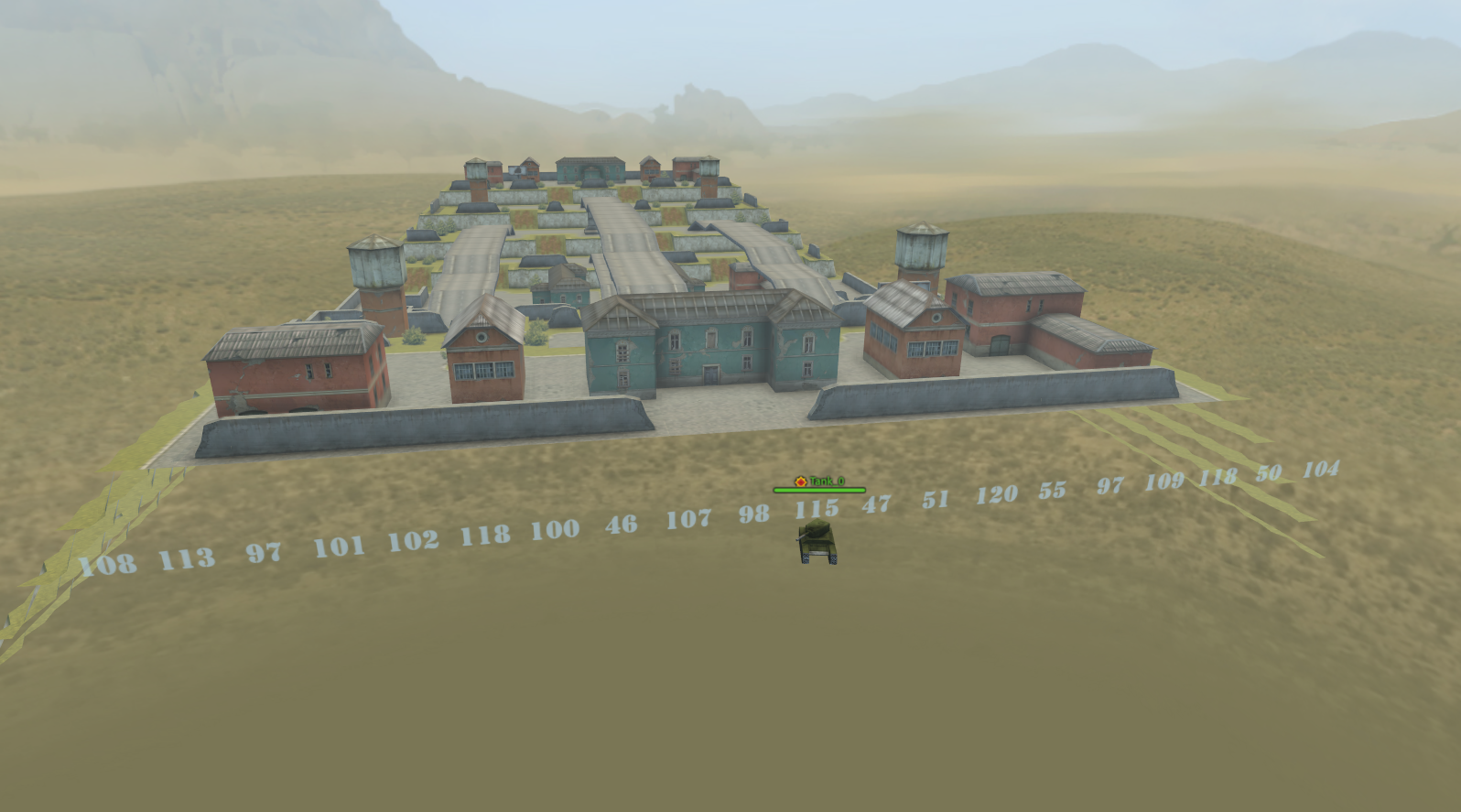Click the green health bar above the tank
1461x812 pixels.
click(x=819, y=490)
